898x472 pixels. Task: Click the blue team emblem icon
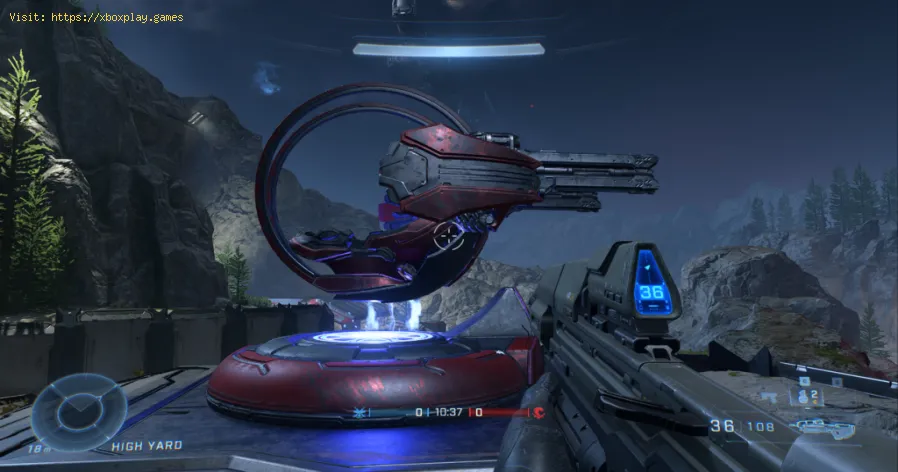point(359,412)
